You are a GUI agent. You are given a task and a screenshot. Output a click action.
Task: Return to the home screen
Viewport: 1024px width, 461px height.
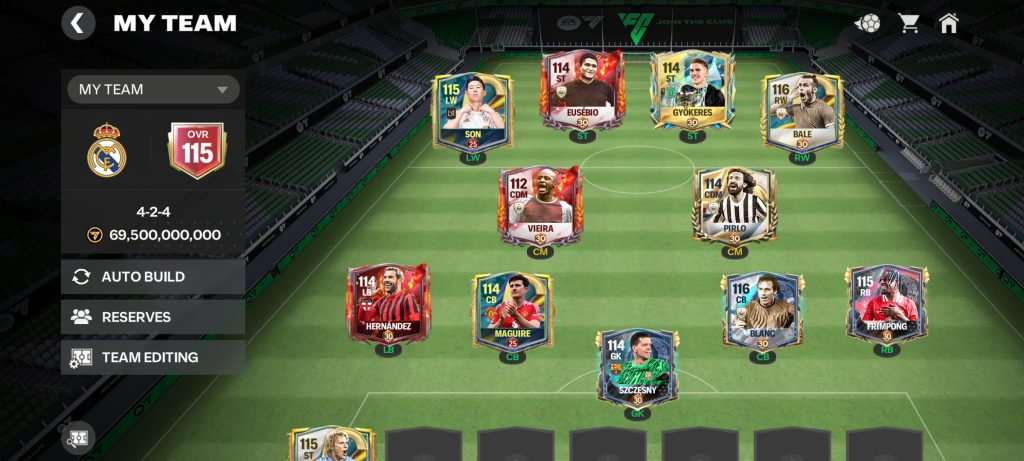pyautogui.click(x=949, y=22)
